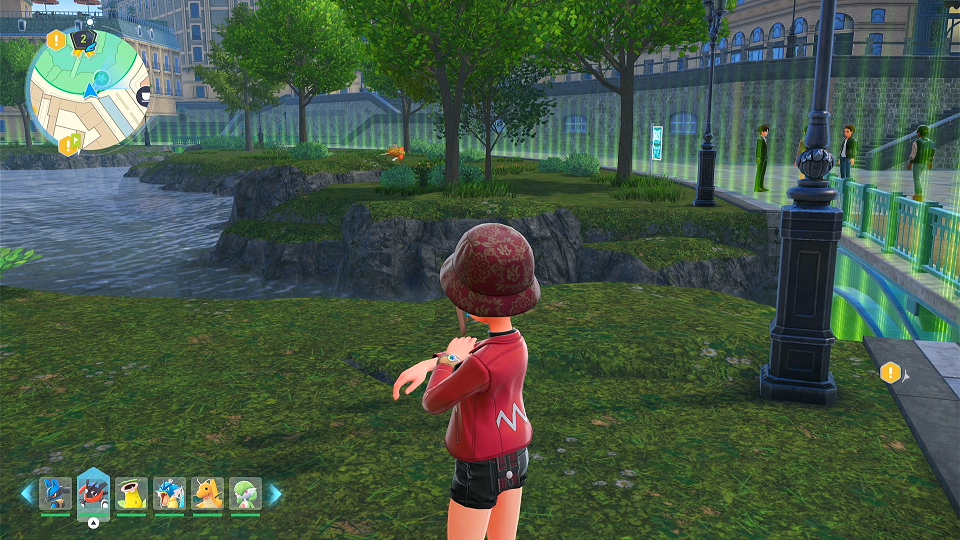Switch to Victreebel in the party
The image size is (960, 540).
pyautogui.click(x=131, y=494)
